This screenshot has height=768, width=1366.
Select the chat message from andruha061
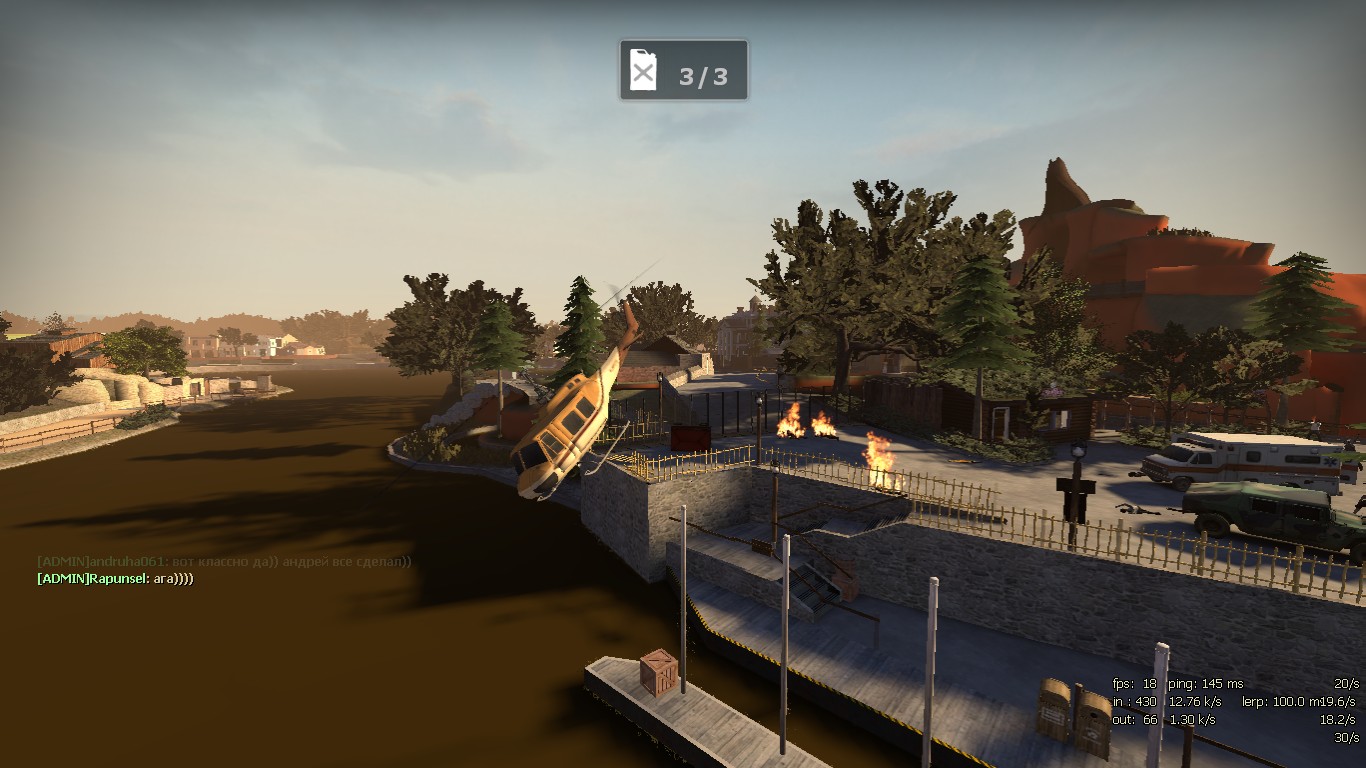(224, 562)
